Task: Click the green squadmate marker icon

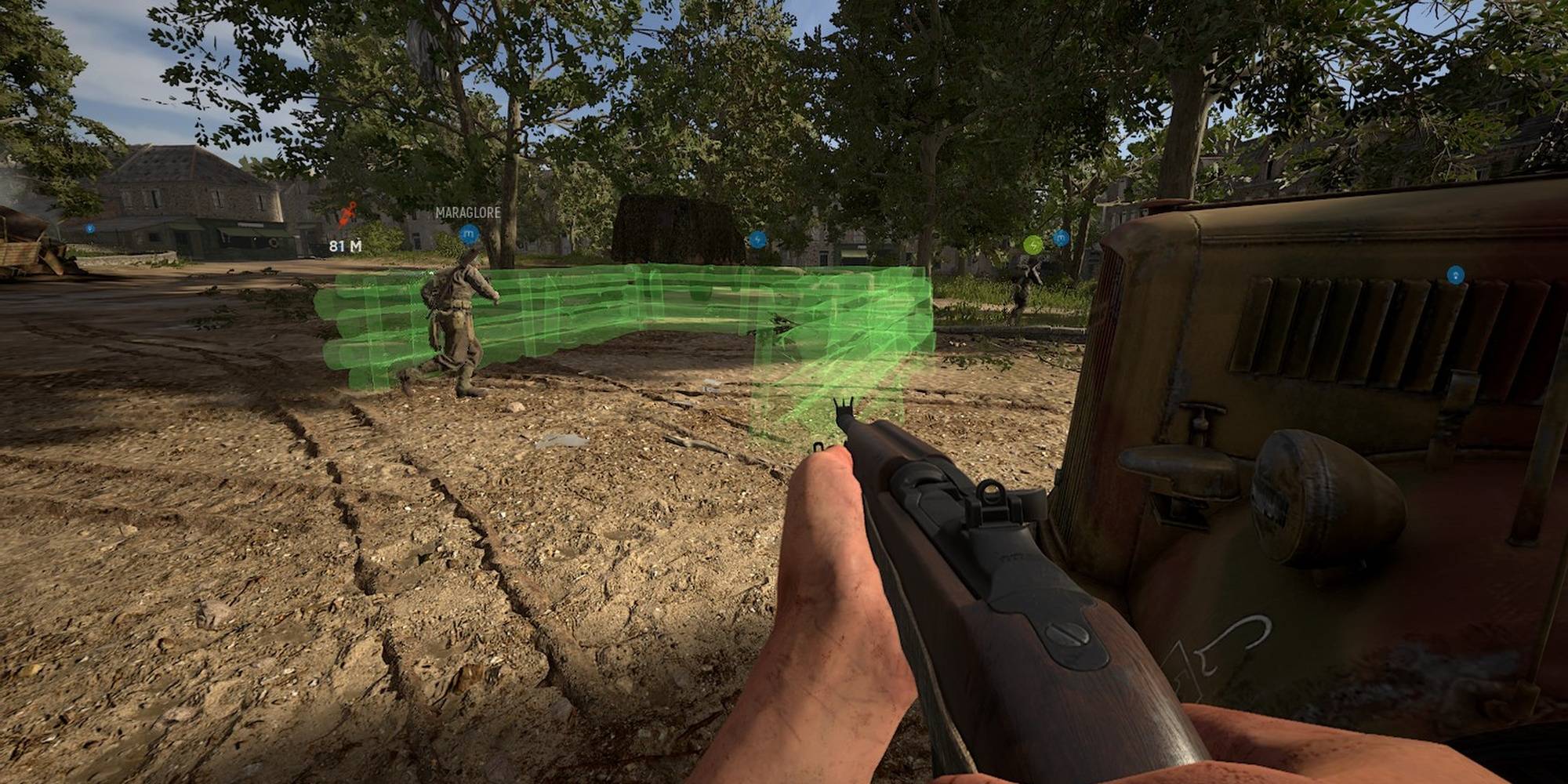Action: click(x=1033, y=245)
